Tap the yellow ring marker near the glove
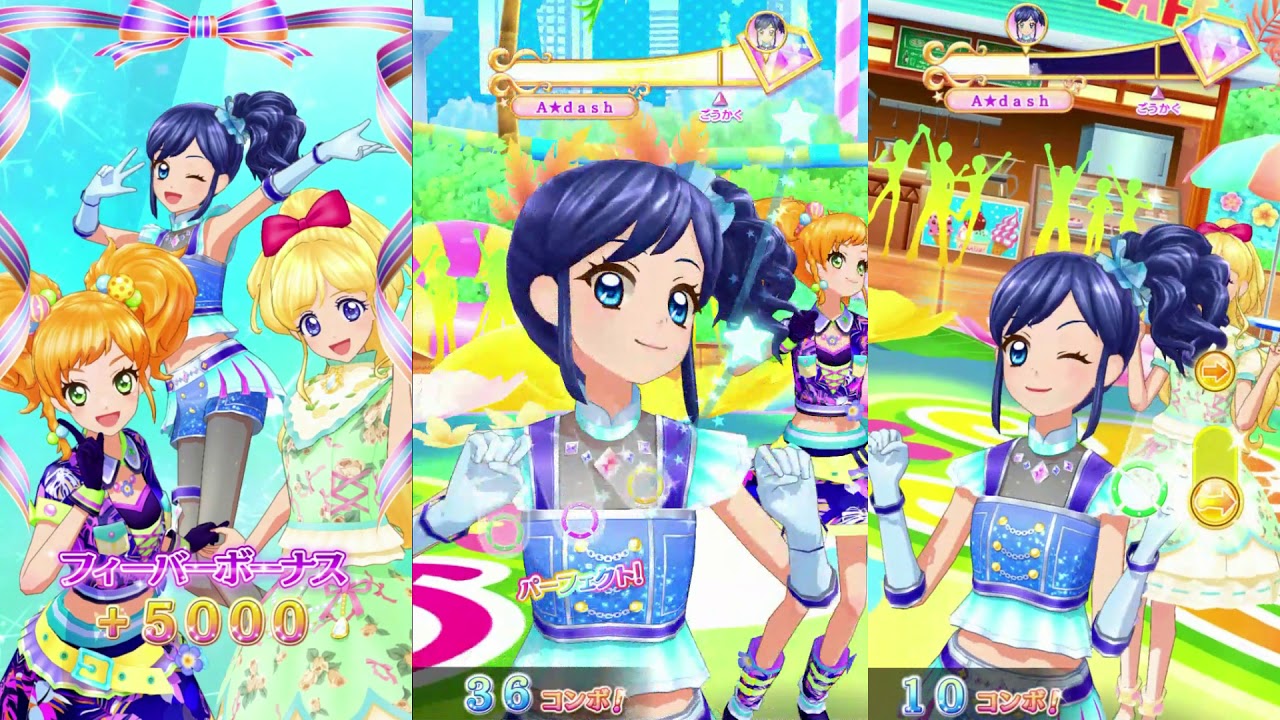The height and width of the screenshot is (720, 1280). pos(643,488)
